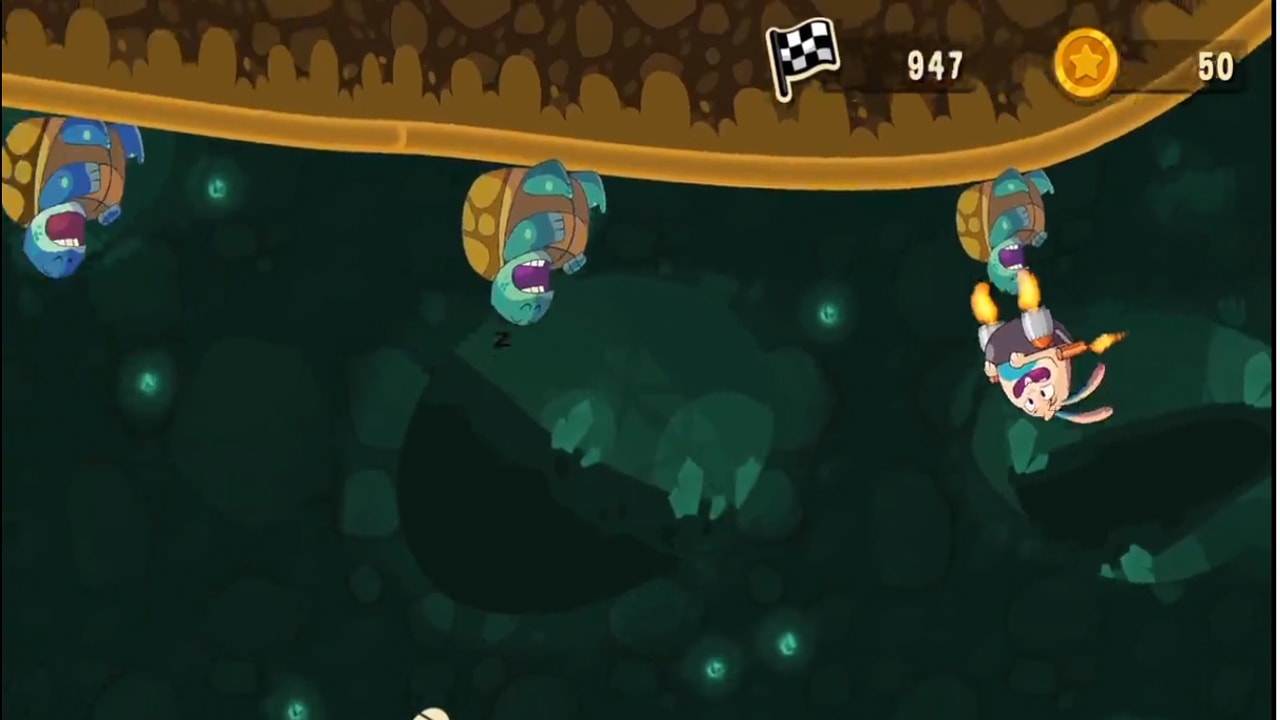
Task: Click the coin total showing 50
Action: 1216,66
